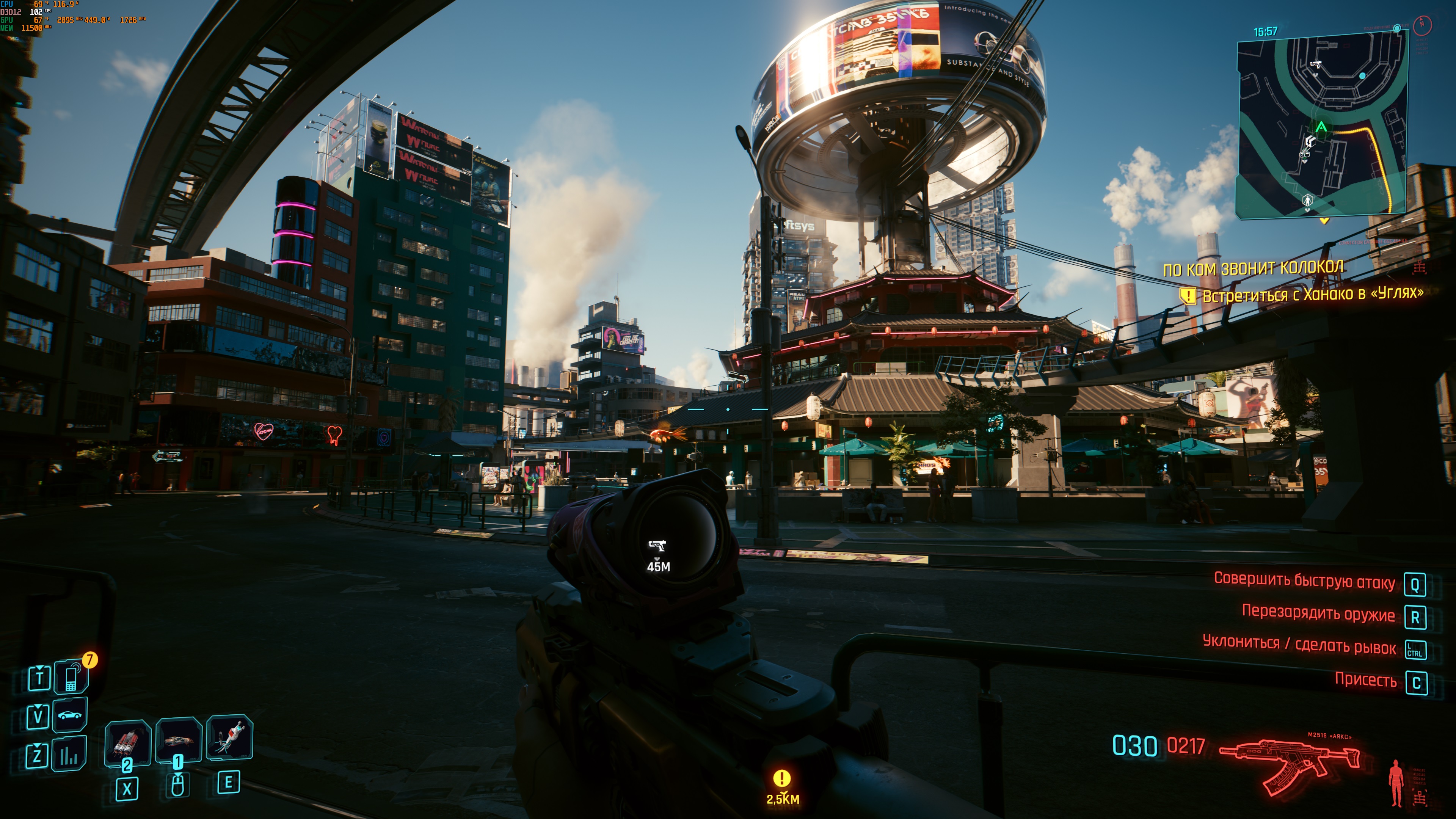Open the minimap
The width and height of the screenshot is (1456, 819).
pos(1321,124)
